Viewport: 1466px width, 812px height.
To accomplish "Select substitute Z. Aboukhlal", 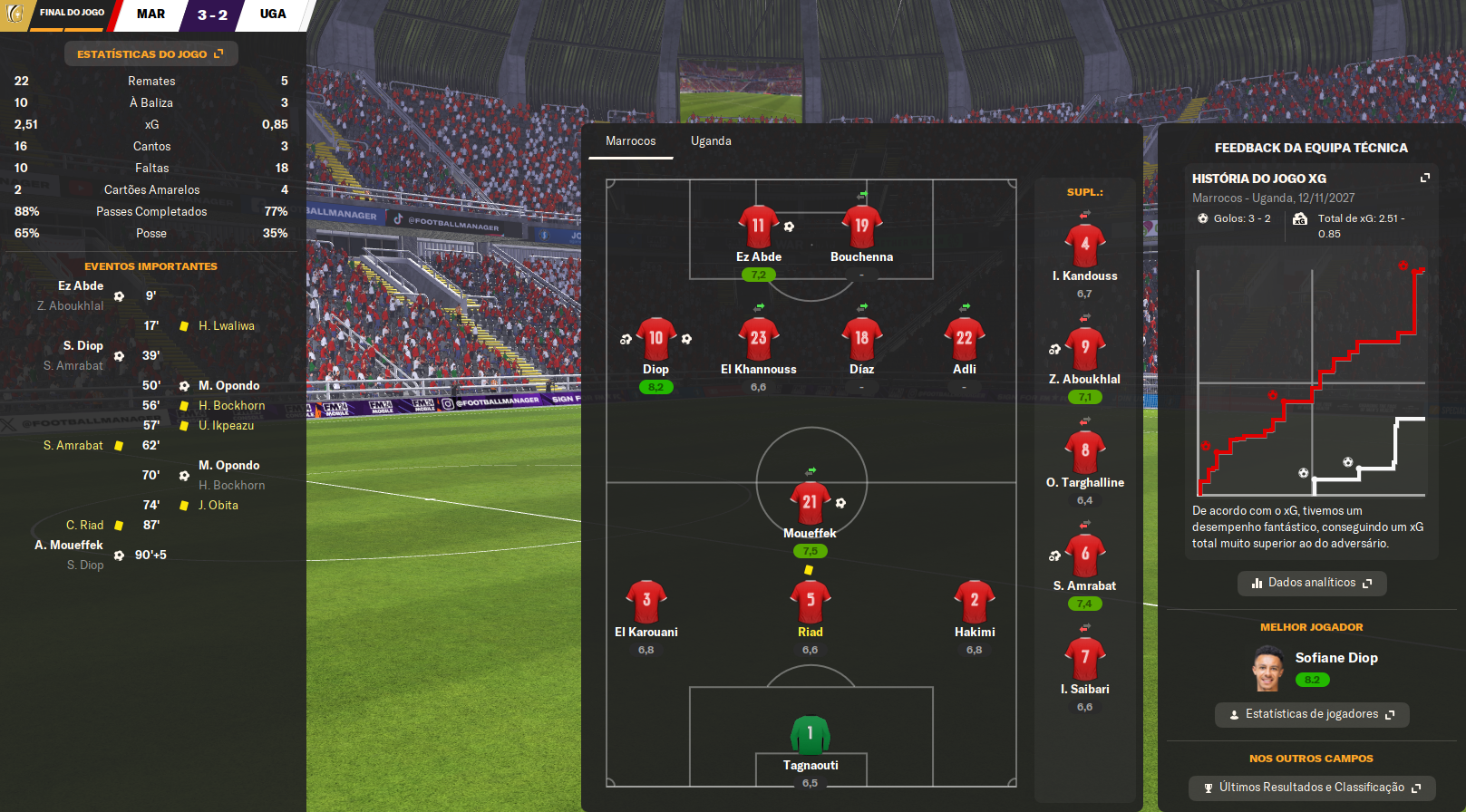I will tap(1084, 348).
